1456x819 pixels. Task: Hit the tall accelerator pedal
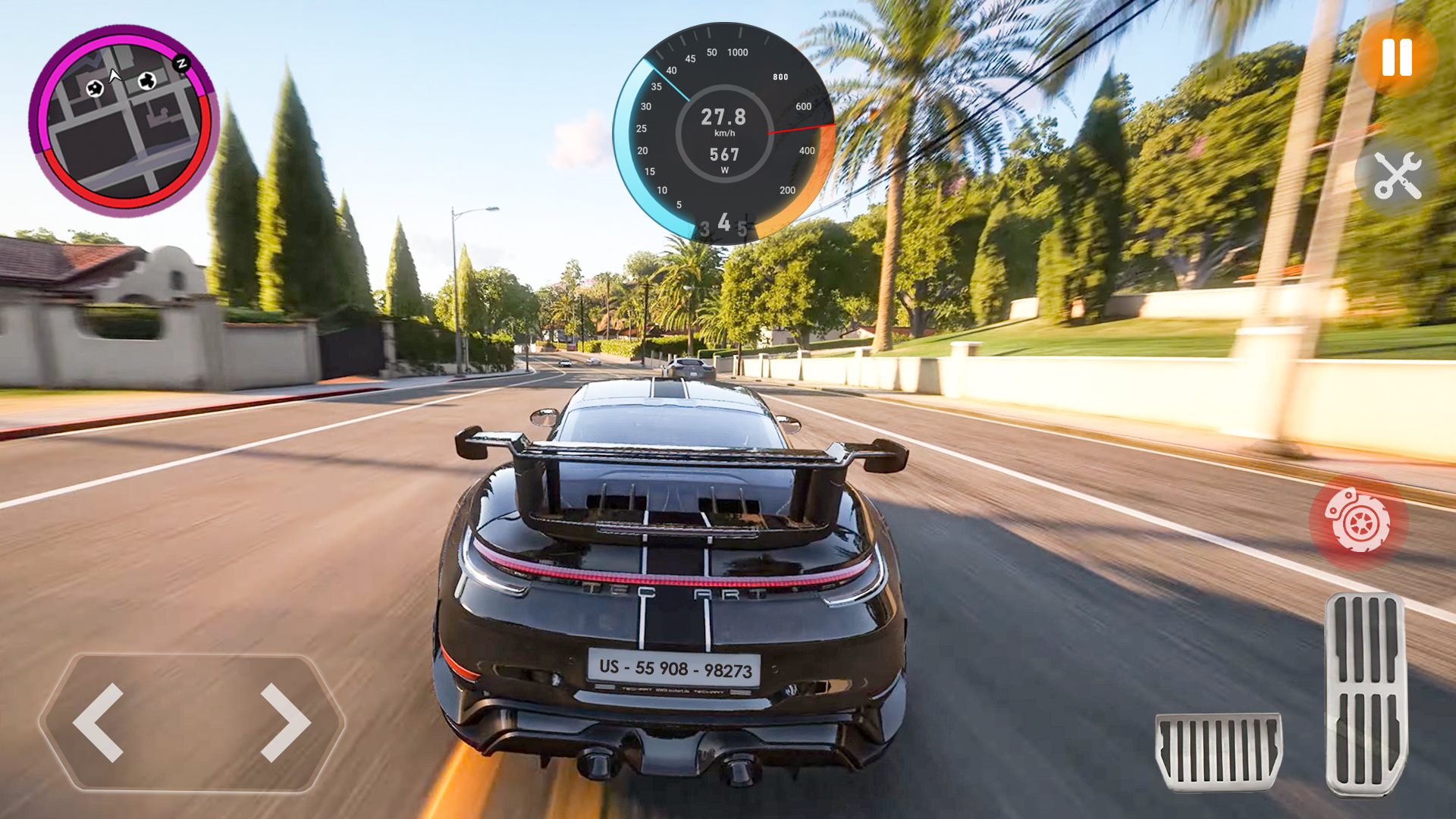1366,694
